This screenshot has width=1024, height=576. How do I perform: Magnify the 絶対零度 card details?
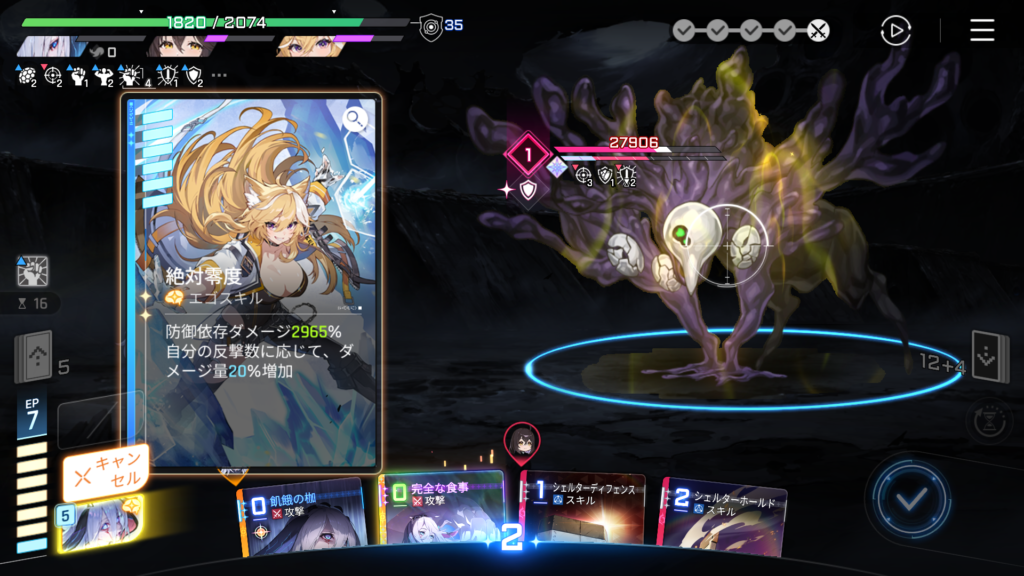[x=355, y=121]
